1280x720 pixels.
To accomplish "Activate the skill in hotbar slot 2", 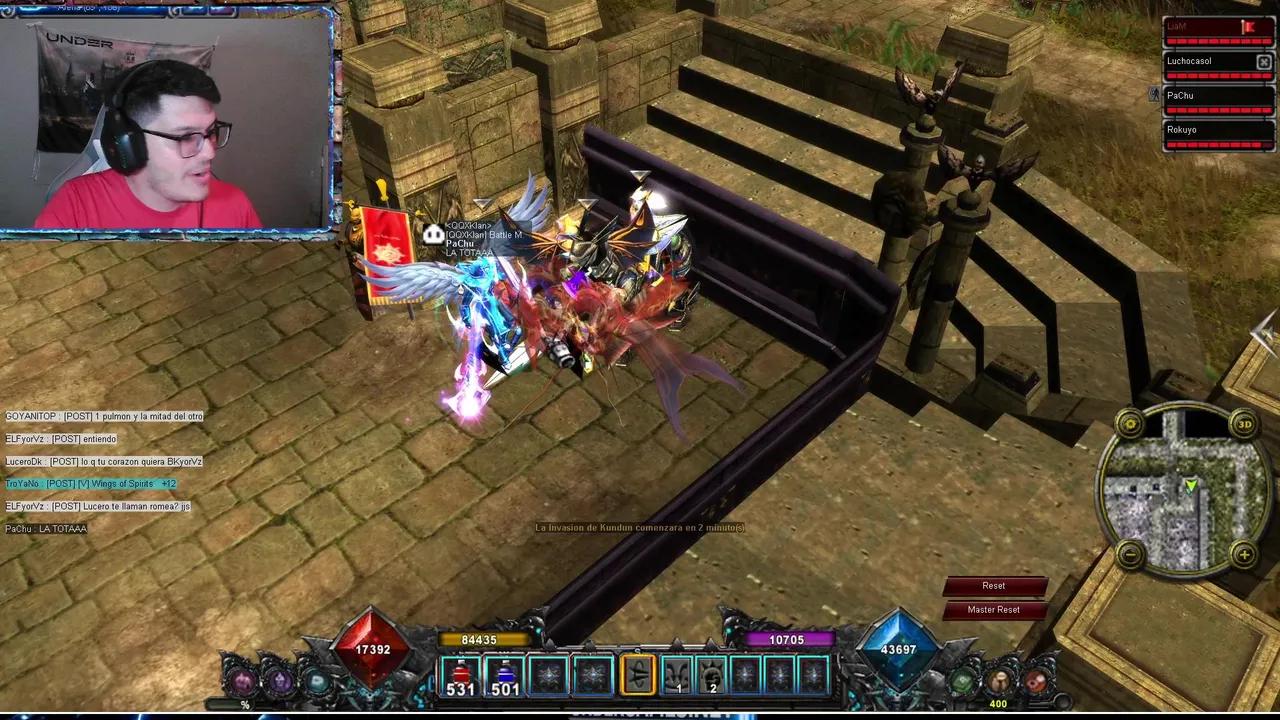I will 712,676.
